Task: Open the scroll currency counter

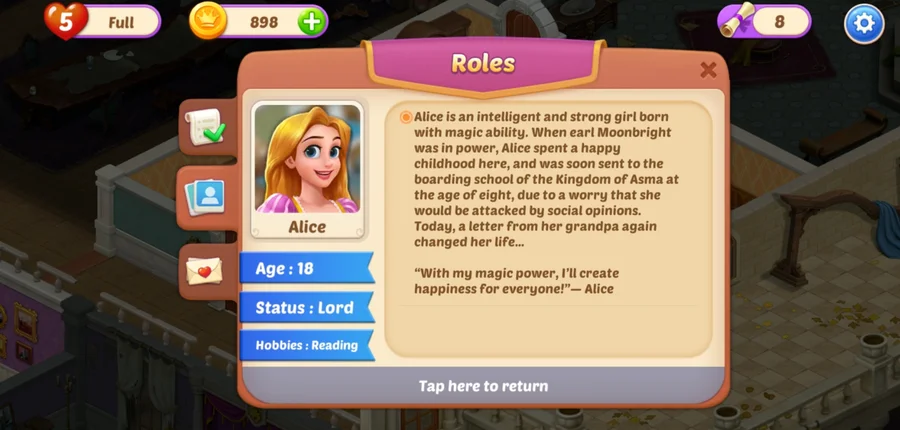Action: tap(764, 21)
